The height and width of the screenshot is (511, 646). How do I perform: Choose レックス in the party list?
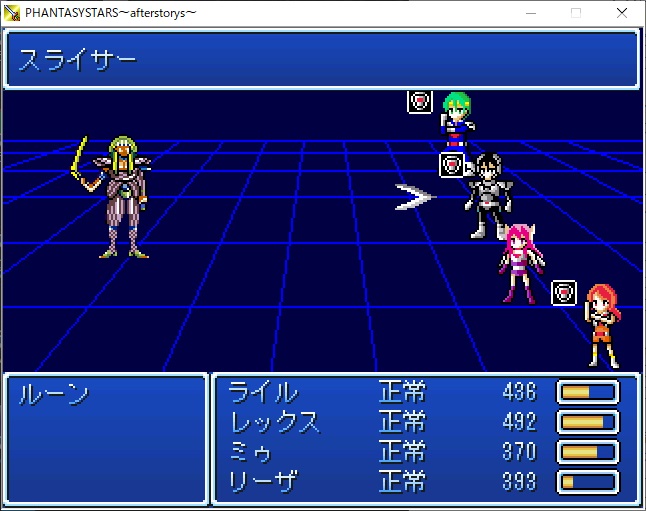[275, 421]
